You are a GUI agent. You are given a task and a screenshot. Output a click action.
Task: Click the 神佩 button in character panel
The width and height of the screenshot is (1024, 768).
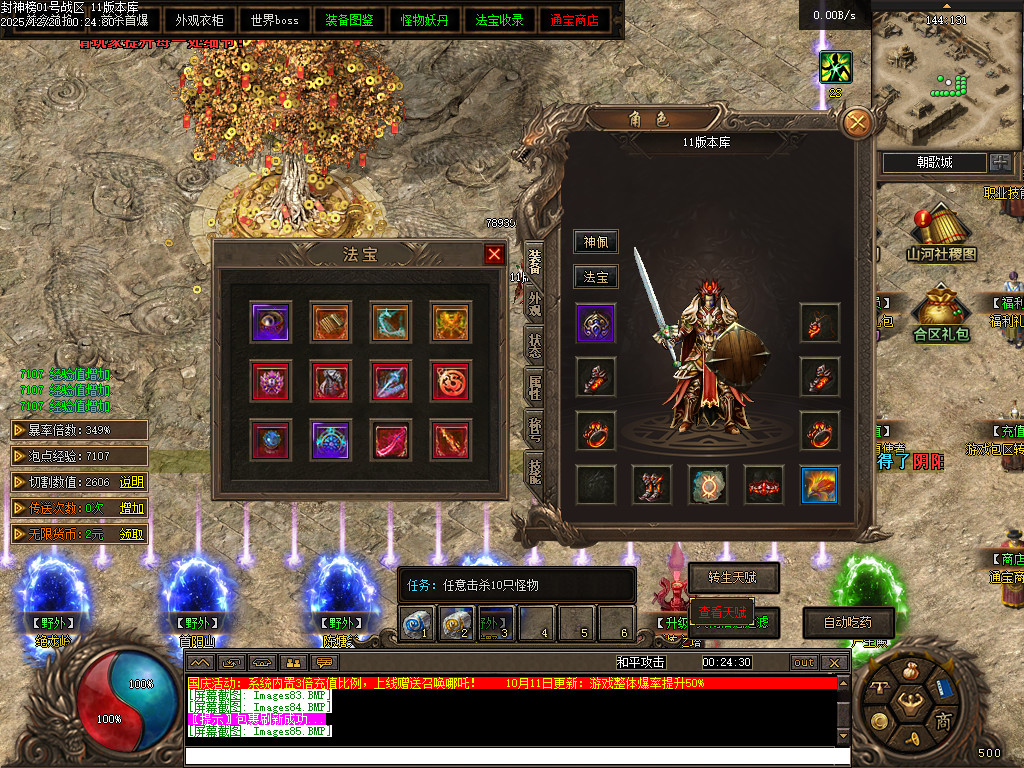tap(596, 242)
